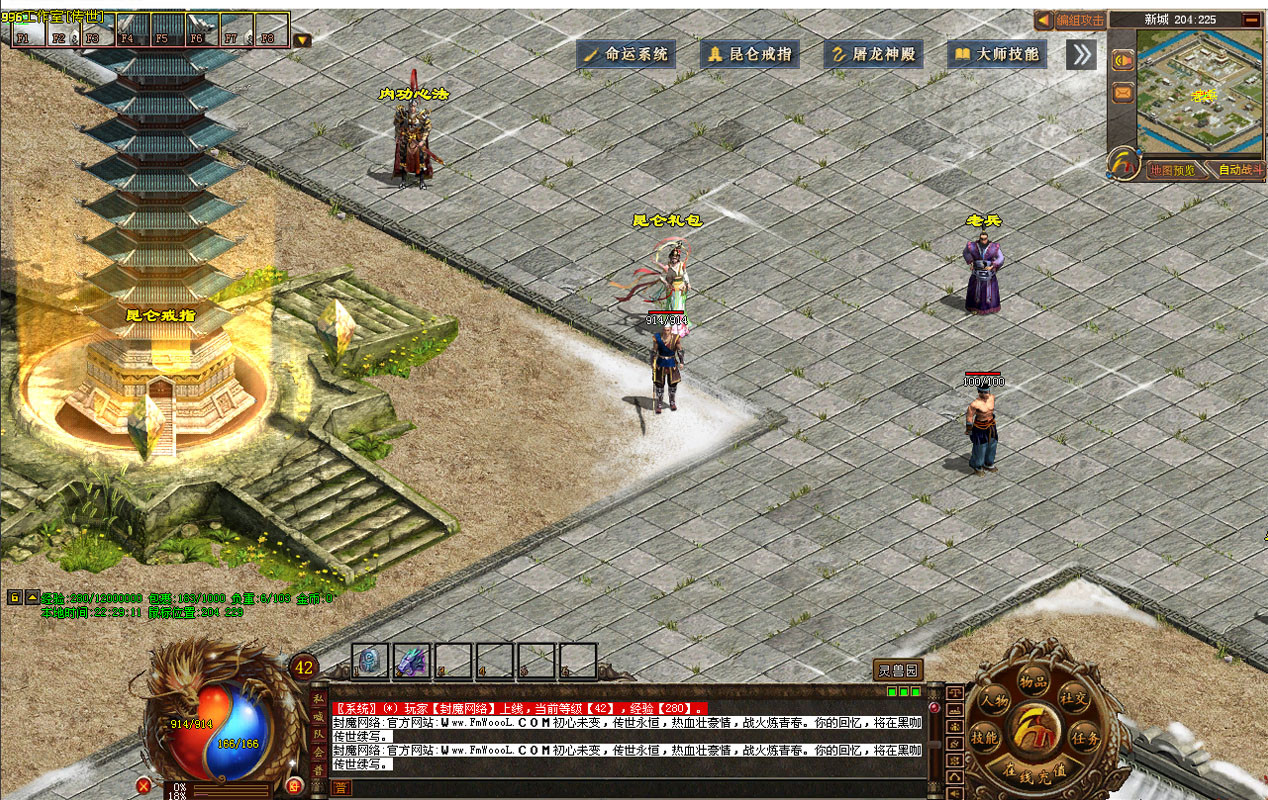Screen dimensions: 1268x800
Task: Use the purple dragon head quickbar item
Action: (x=411, y=660)
